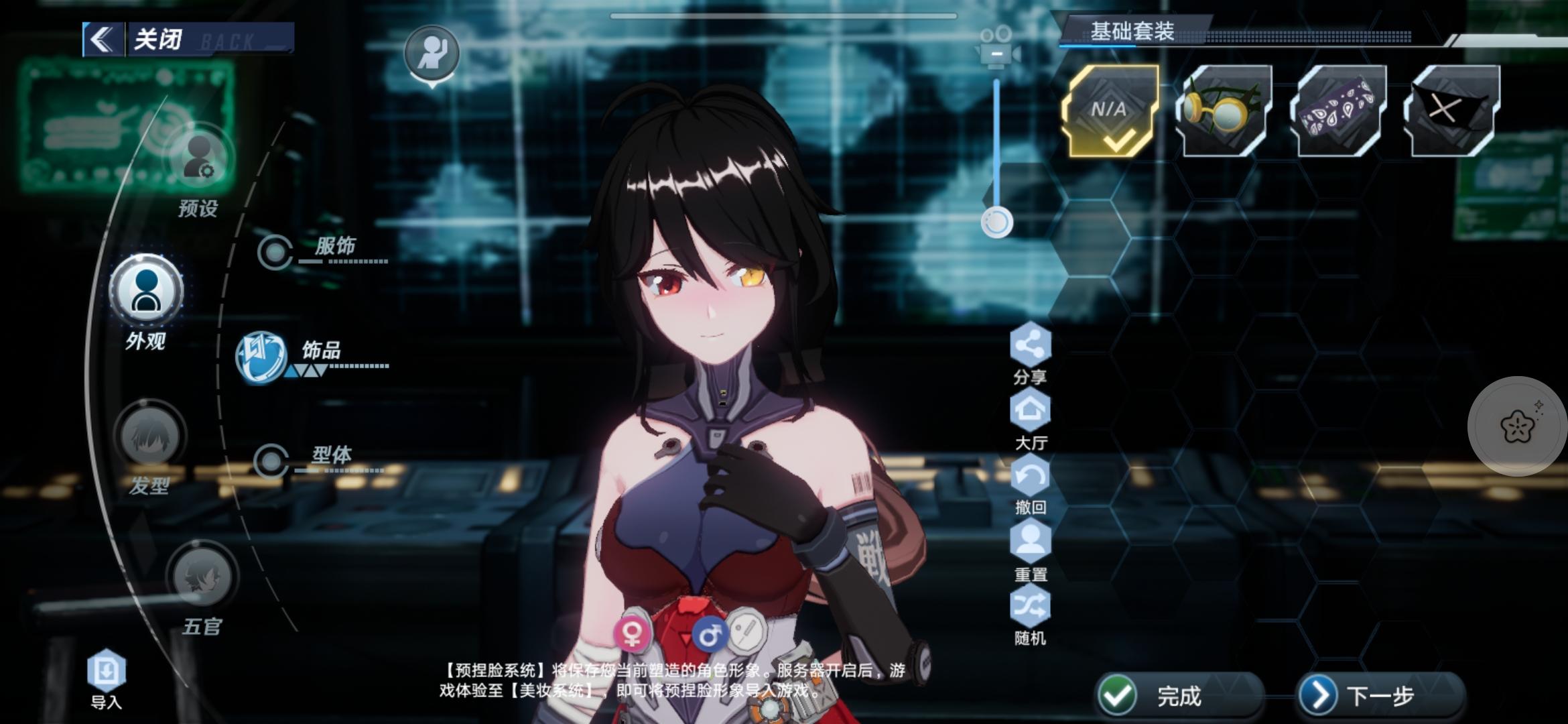1568x724 pixels.
Task: Equip the black eyepatch accessory
Action: point(1451,111)
